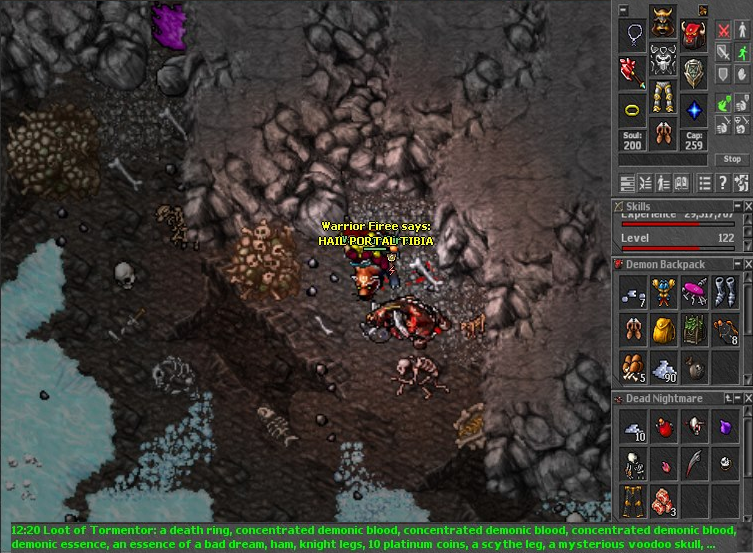
Task: Click the red crystal axe weapon slot
Action: (x=632, y=72)
